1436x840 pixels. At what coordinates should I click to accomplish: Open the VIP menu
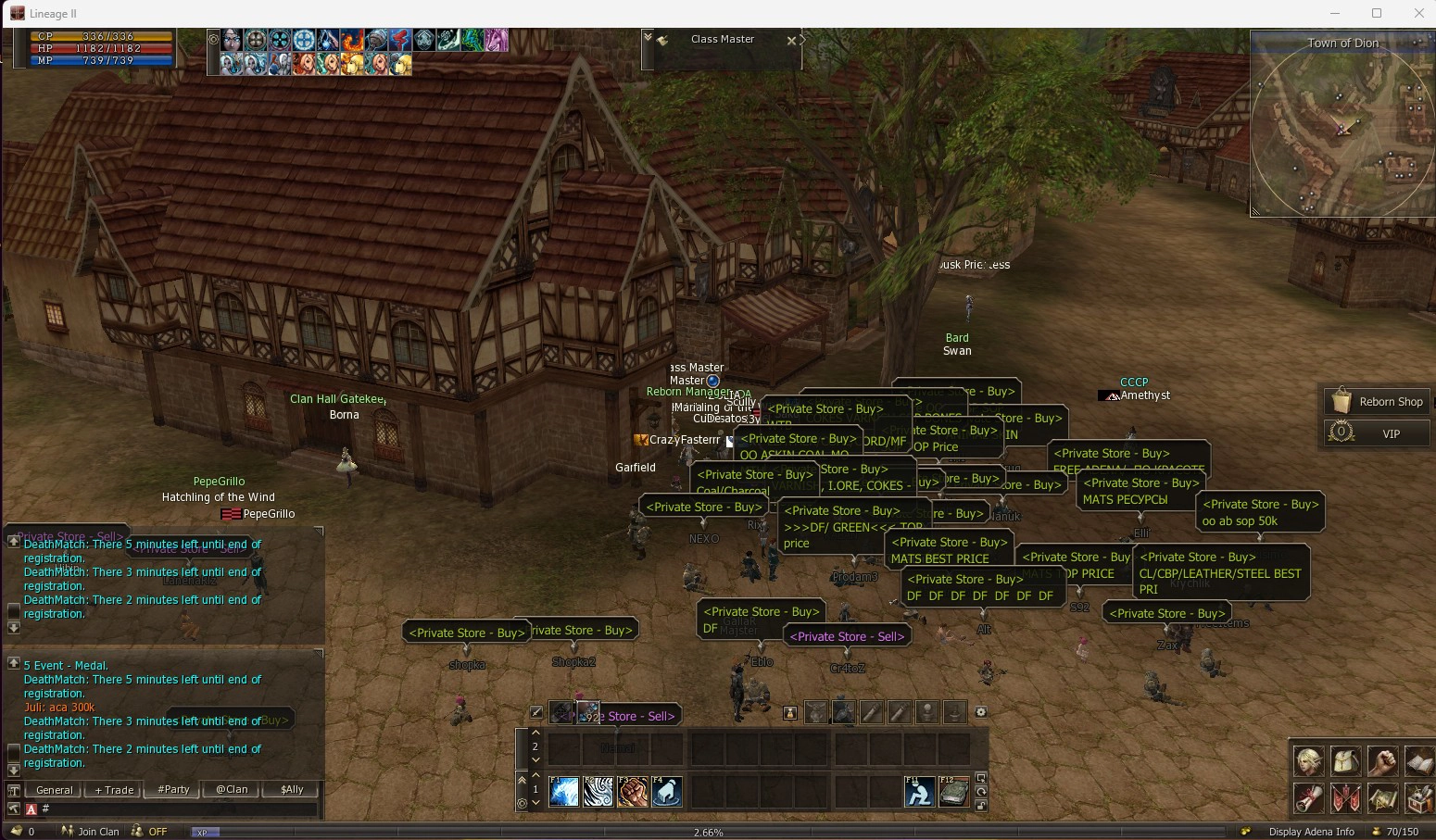pos(1377,433)
